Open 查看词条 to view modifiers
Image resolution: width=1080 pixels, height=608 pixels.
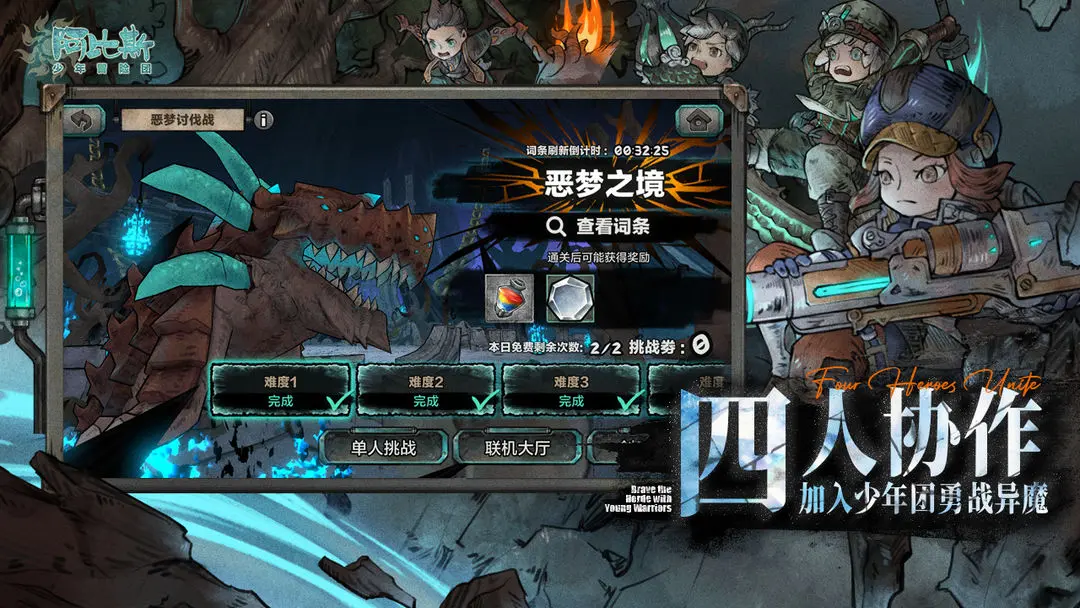click(x=599, y=226)
